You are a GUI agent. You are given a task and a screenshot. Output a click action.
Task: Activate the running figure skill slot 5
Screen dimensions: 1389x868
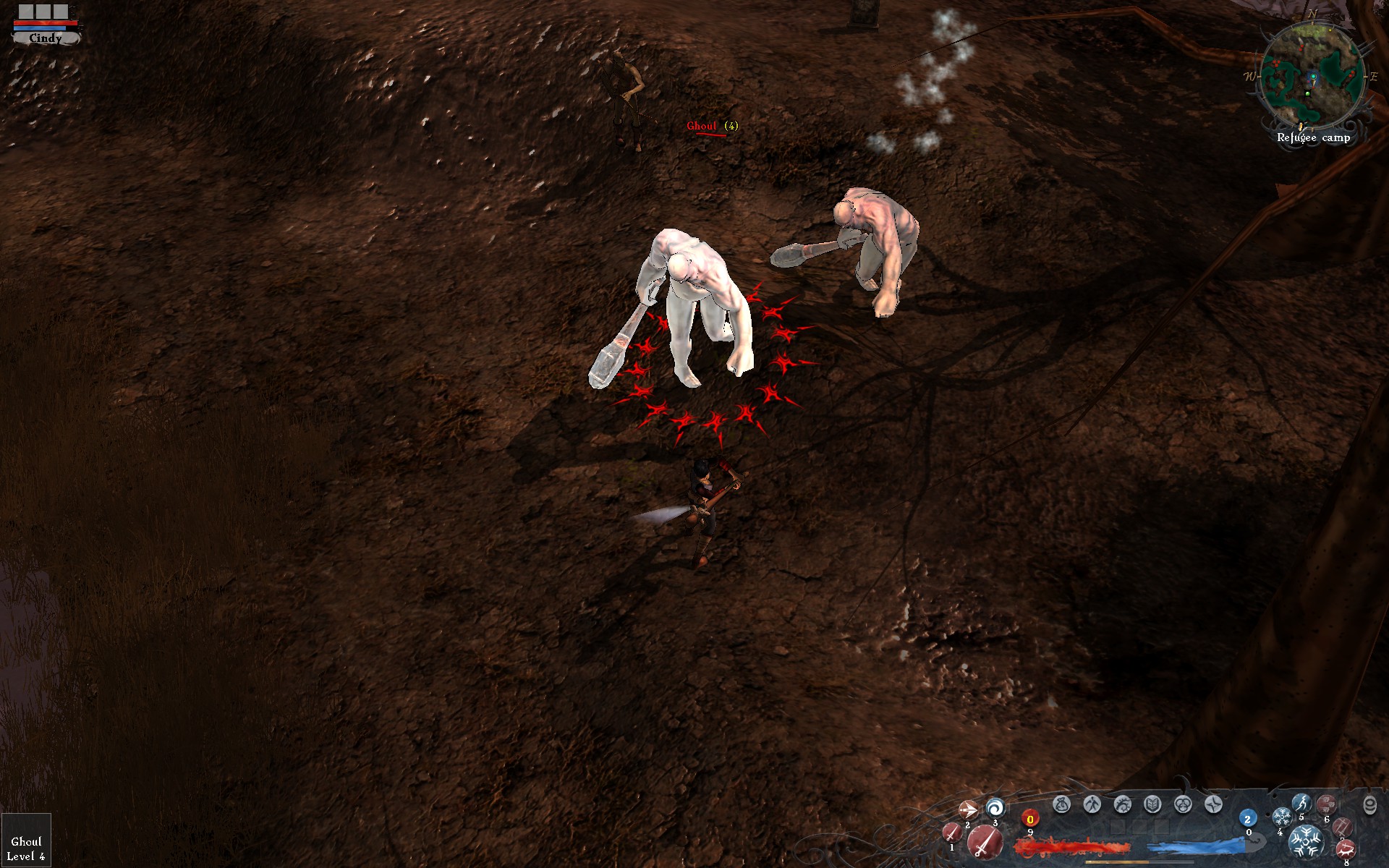(1301, 803)
